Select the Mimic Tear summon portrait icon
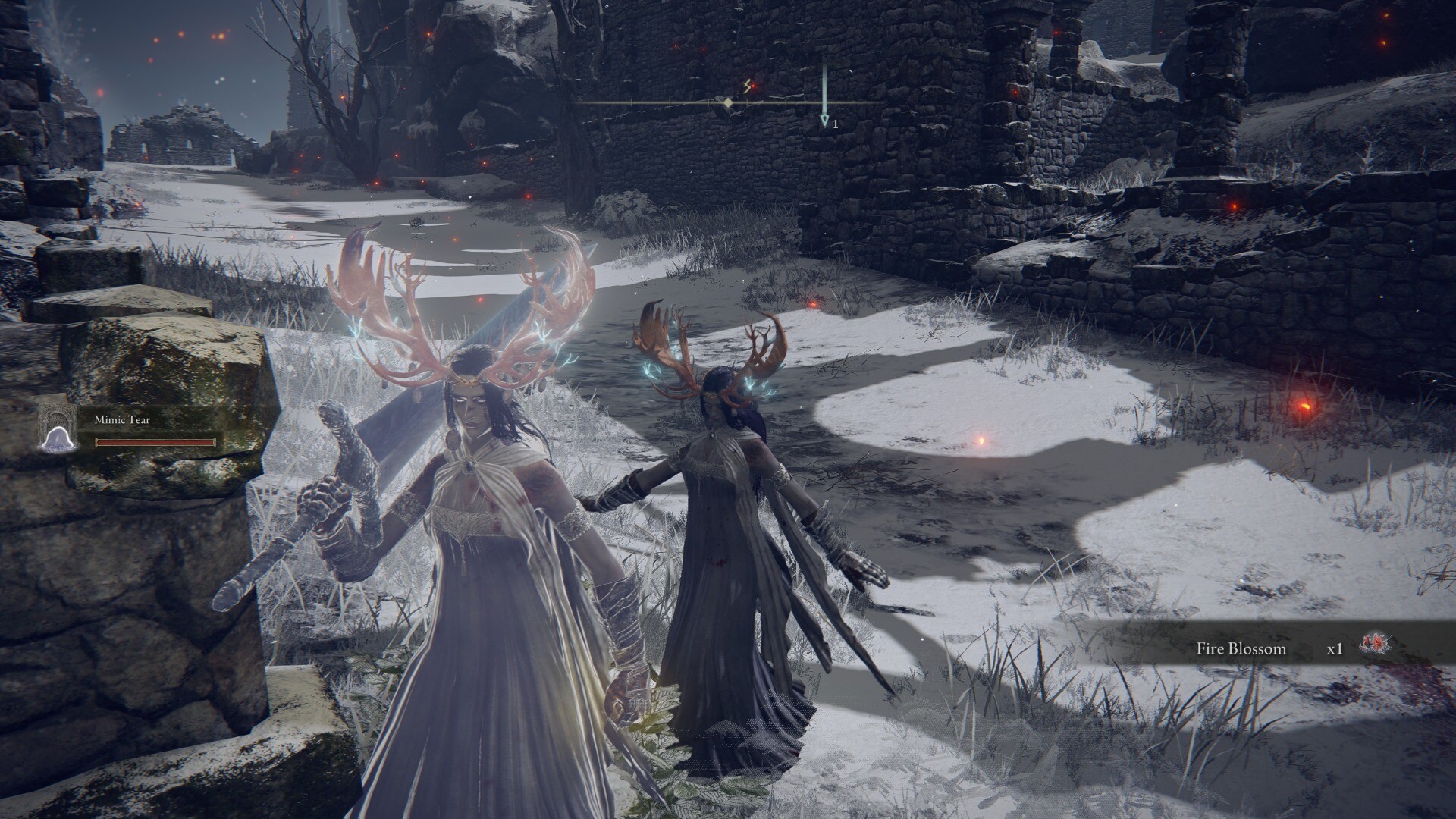The image size is (1456, 819). (60, 428)
